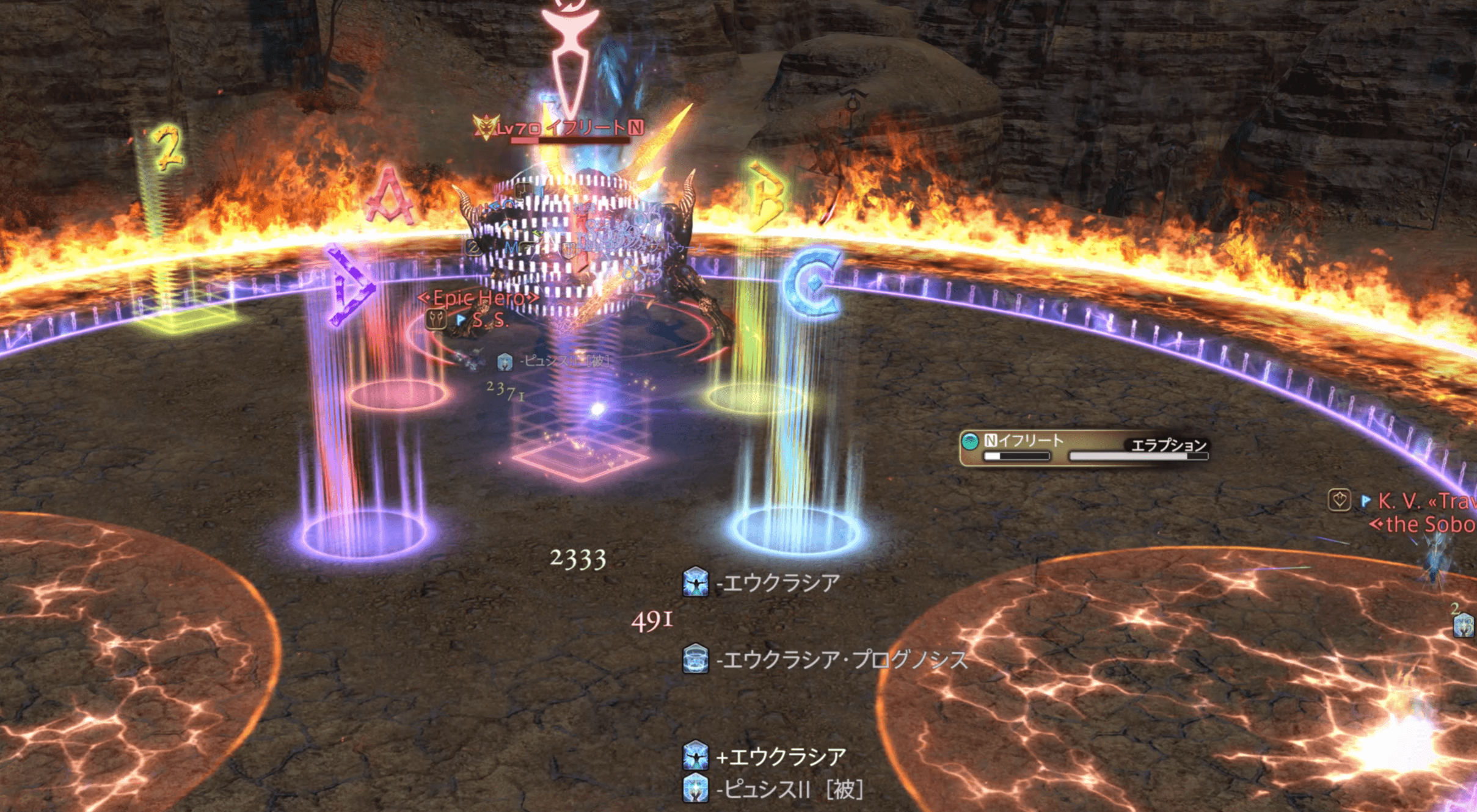Image resolution: width=1477 pixels, height=812 pixels.
Task: Target player K. V. by nameplate
Action: [x=1399, y=501]
